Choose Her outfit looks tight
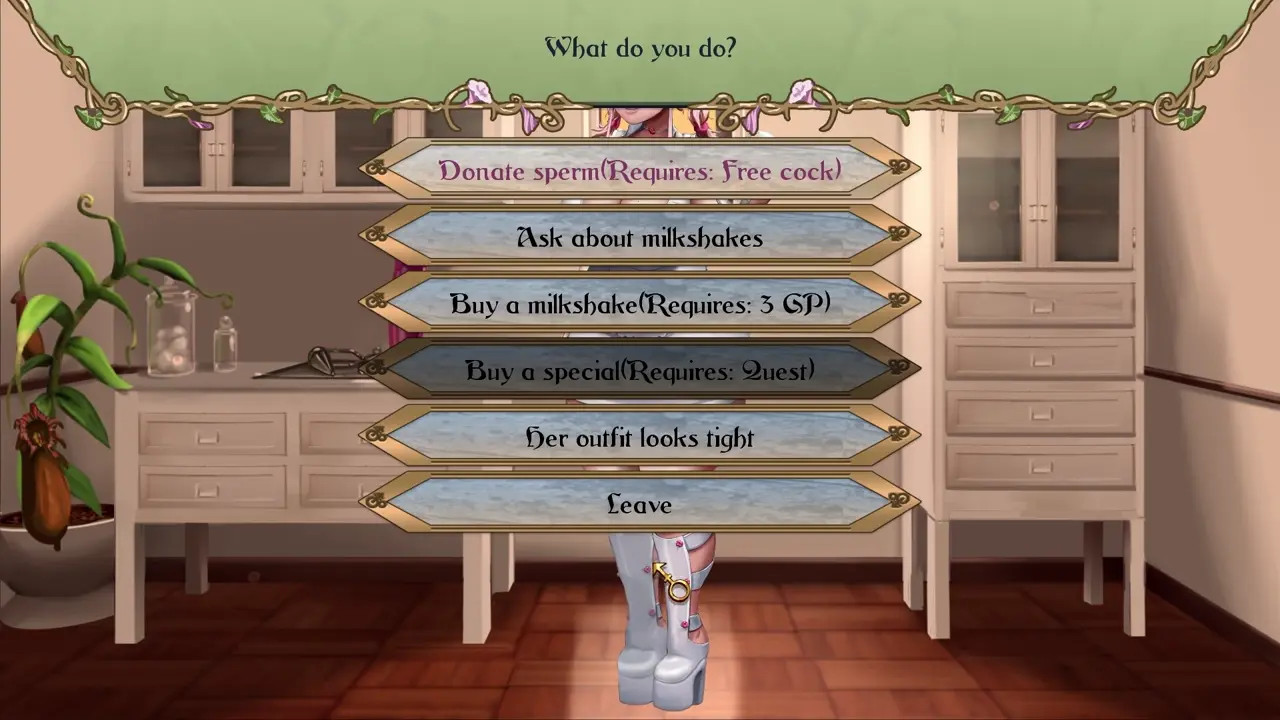This screenshot has width=1280, height=720. coord(640,438)
